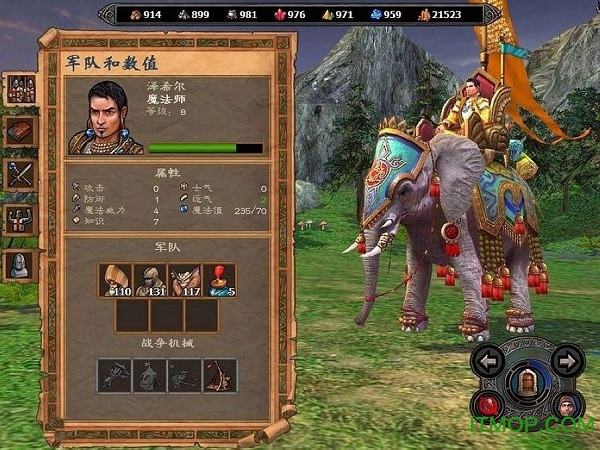Viewport: 600px width, 450px height.
Task: Select the catapult war machine slot
Action: [x=219, y=375]
